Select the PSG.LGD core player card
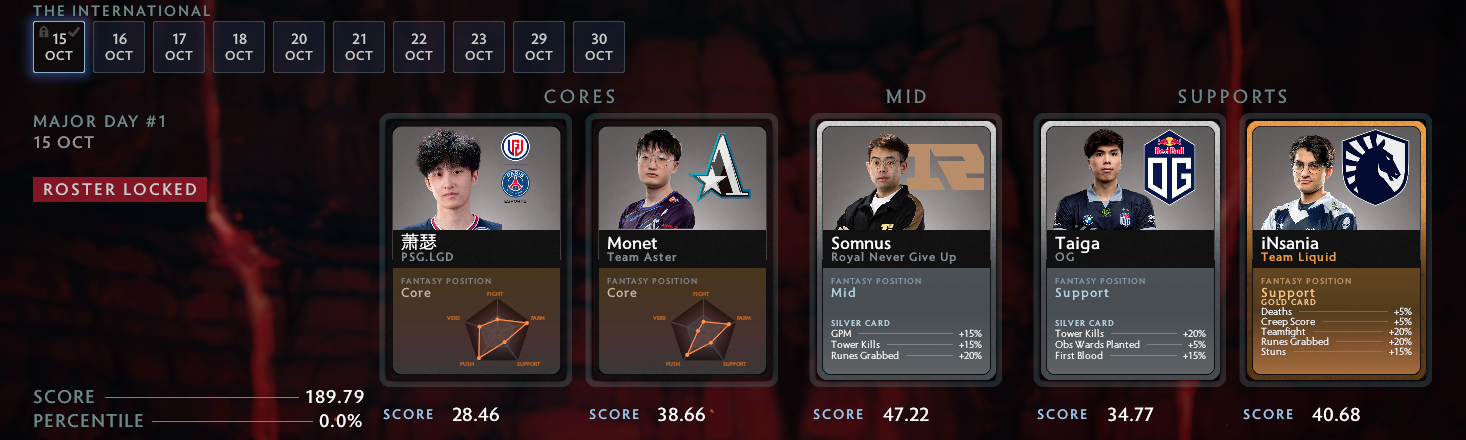The height and width of the screenshot is (440, 1466). tap(476, 249)
